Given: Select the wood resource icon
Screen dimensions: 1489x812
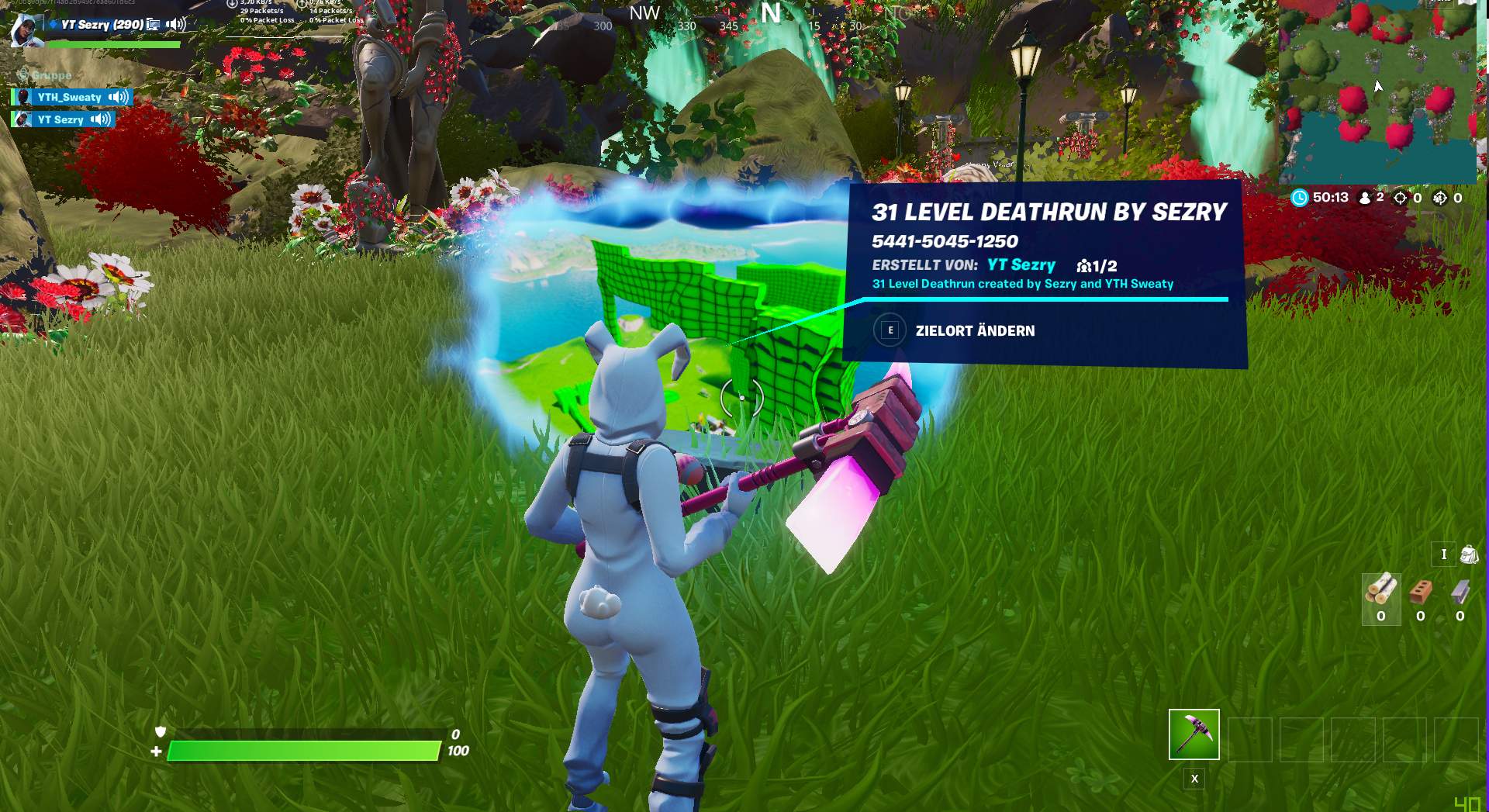Looking at the screenshot, I should pos(1382,590).
